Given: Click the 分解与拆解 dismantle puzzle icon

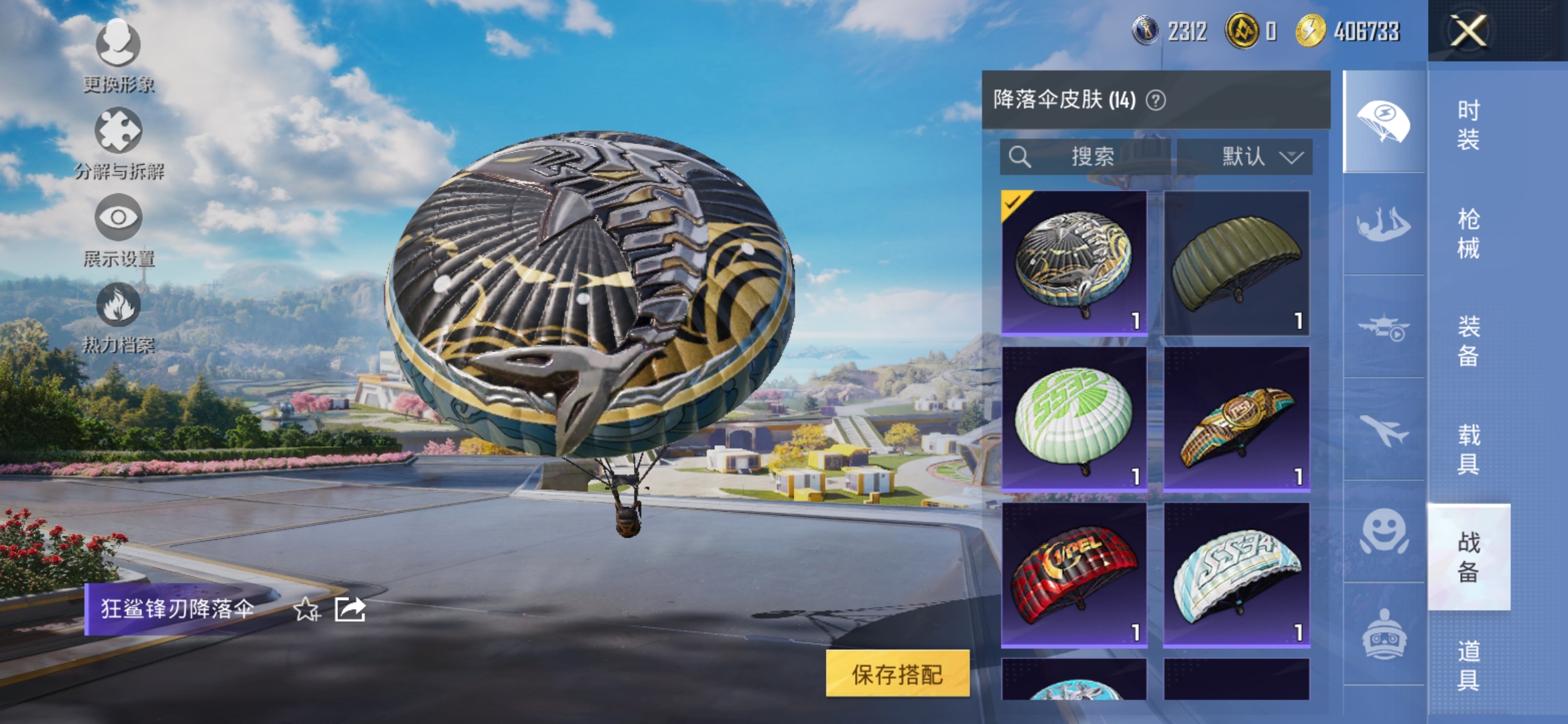Looking at the screenshot, I should 118,131.
